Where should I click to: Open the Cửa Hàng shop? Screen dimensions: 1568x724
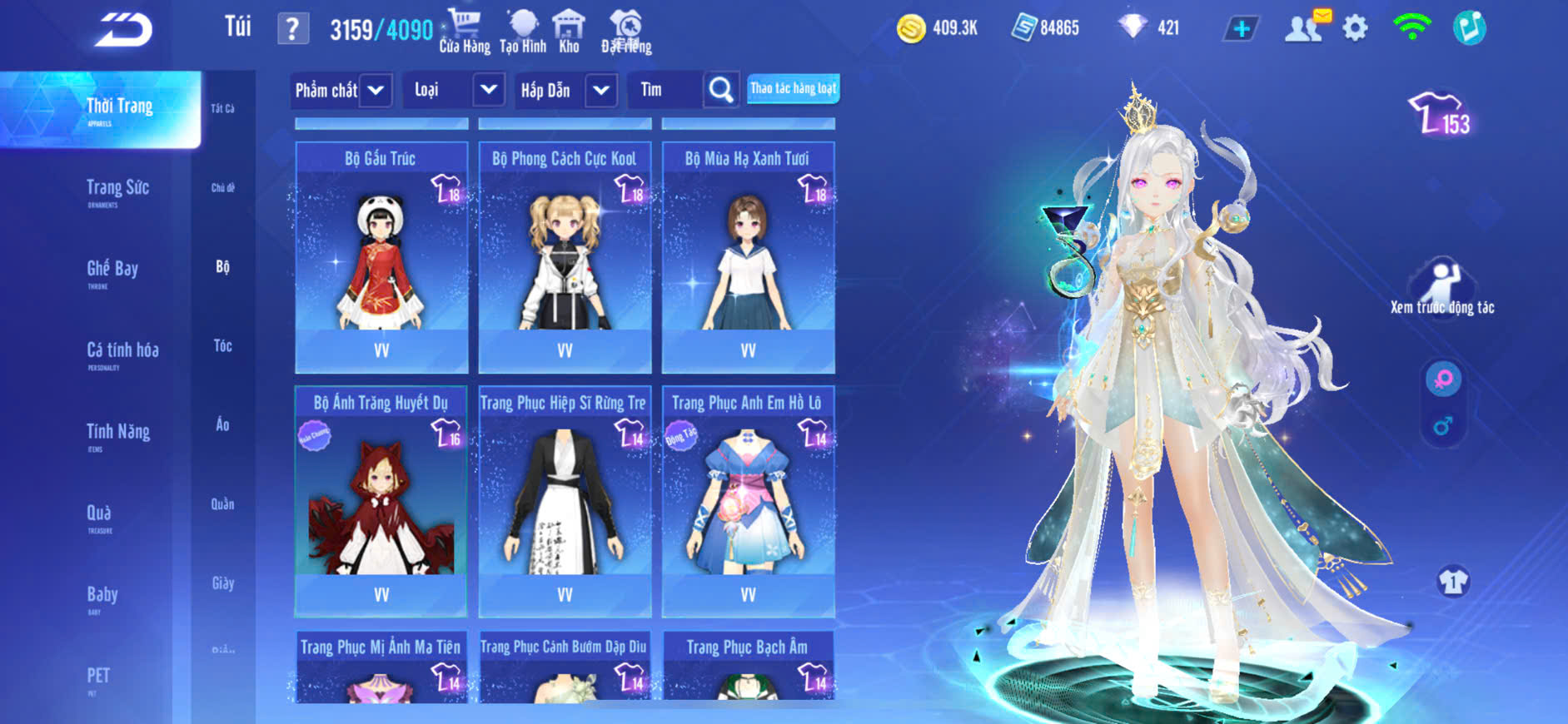[x=464, y=31]
